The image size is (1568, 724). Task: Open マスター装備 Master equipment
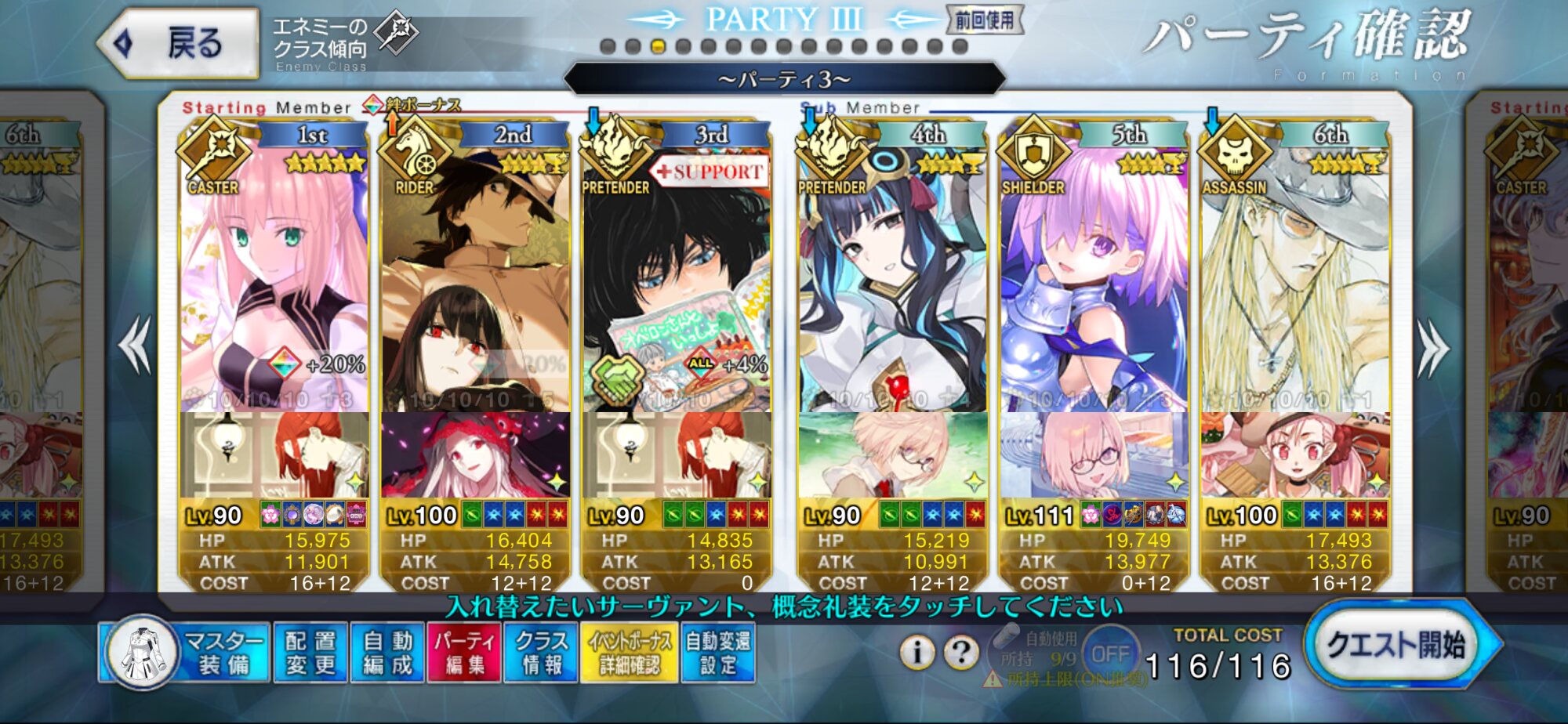(185, 653)
